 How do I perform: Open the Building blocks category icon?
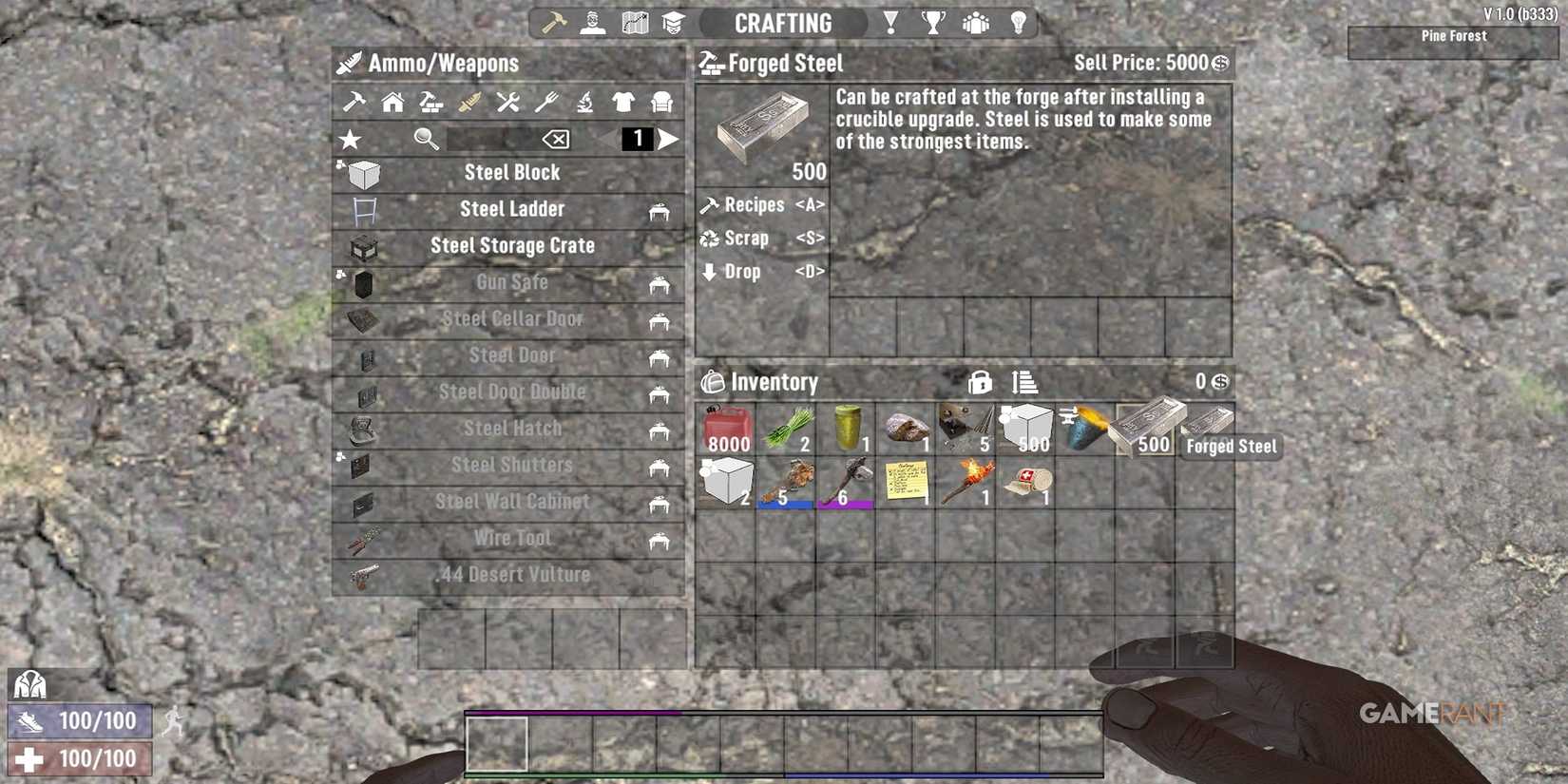pyautogui.click(x=430, y=105)
